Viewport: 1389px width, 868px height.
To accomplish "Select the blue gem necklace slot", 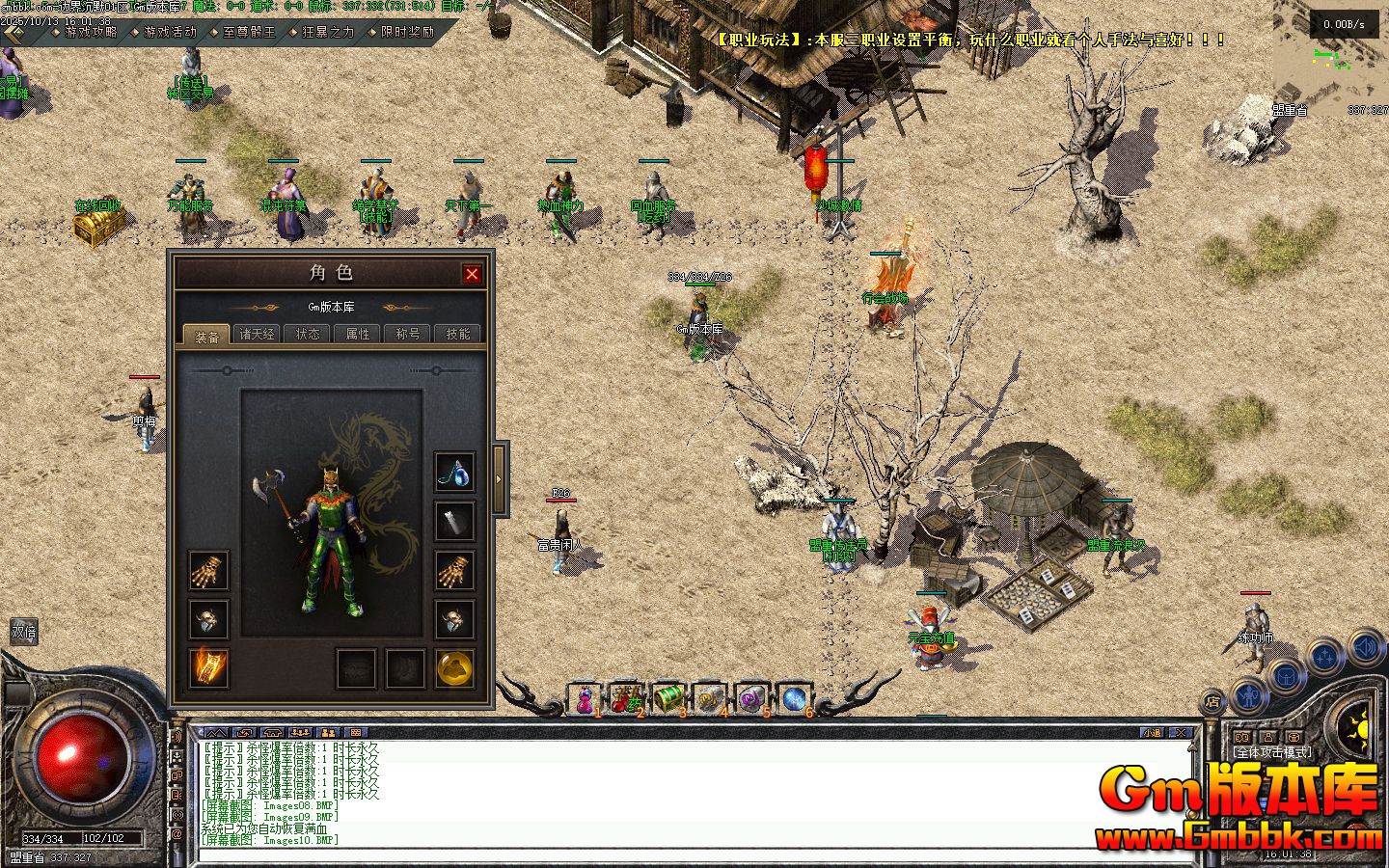I will [454, 472].
